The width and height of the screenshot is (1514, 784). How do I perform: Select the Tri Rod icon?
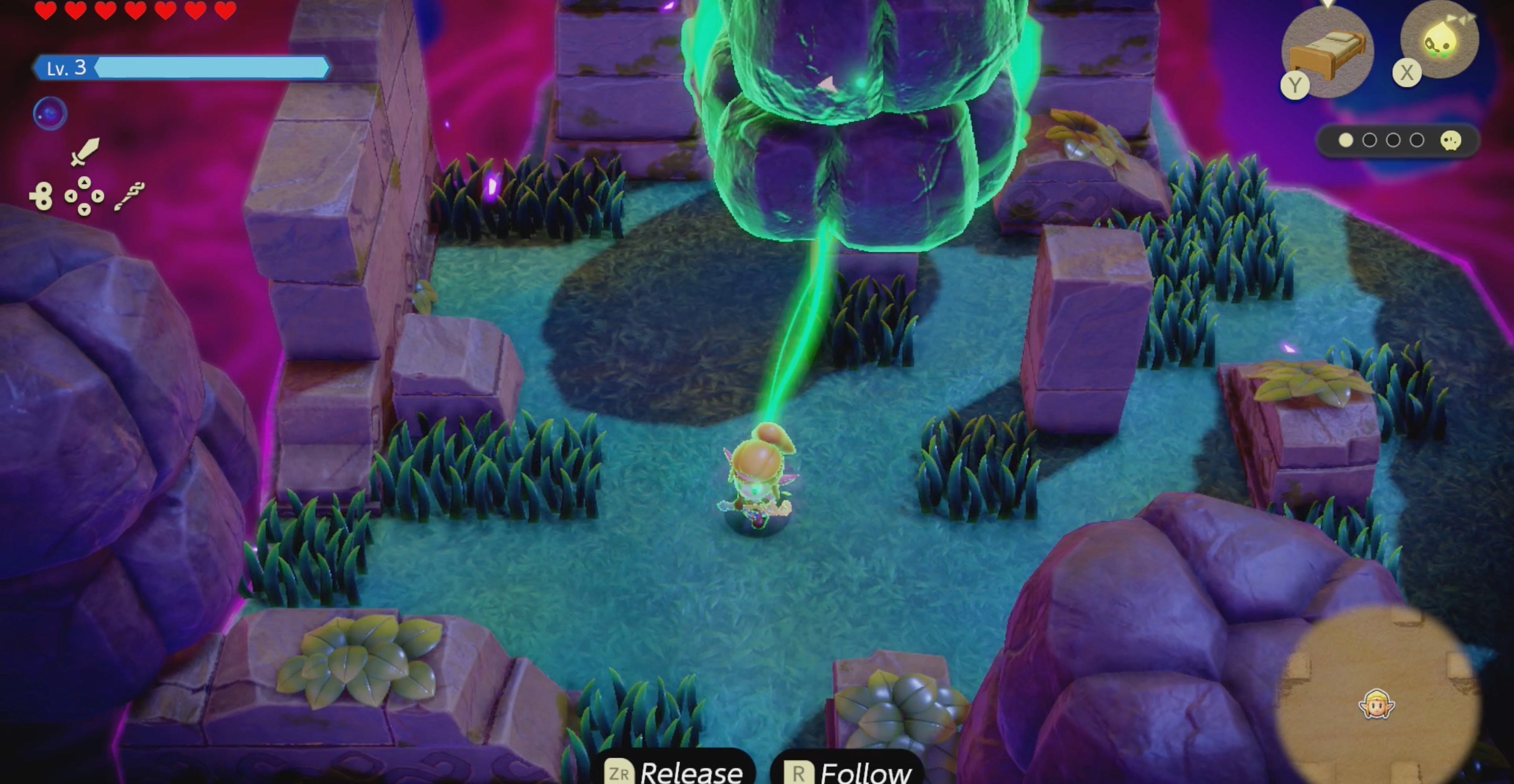(x=129, y=196)
